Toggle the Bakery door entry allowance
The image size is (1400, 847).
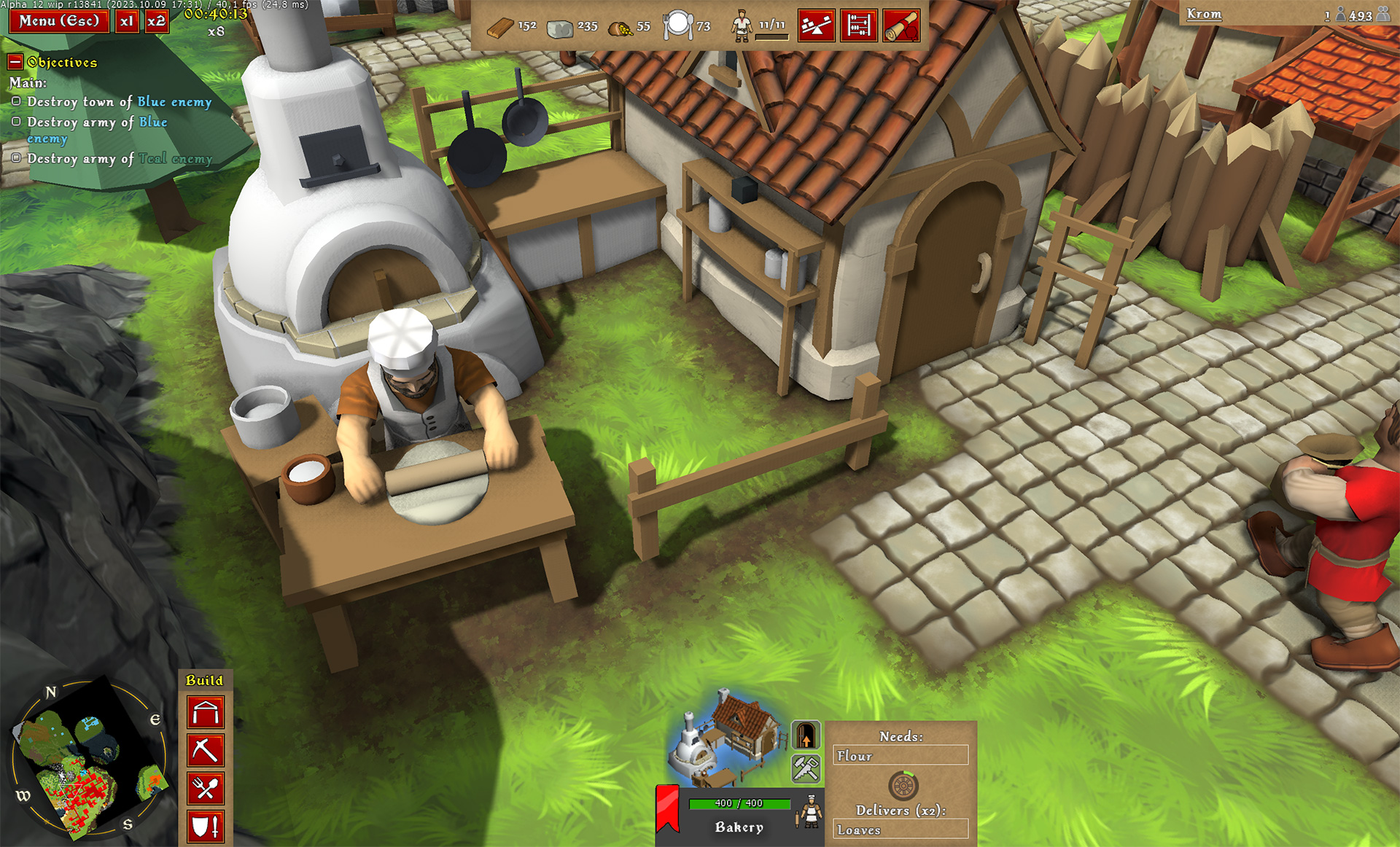click(x=806, y=733)
